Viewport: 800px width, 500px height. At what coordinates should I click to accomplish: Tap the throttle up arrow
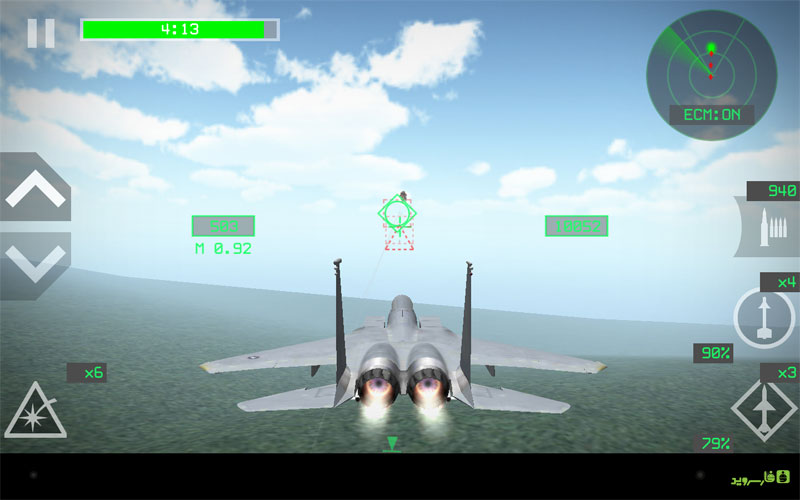pyautogui.click(x=34, y=189)
